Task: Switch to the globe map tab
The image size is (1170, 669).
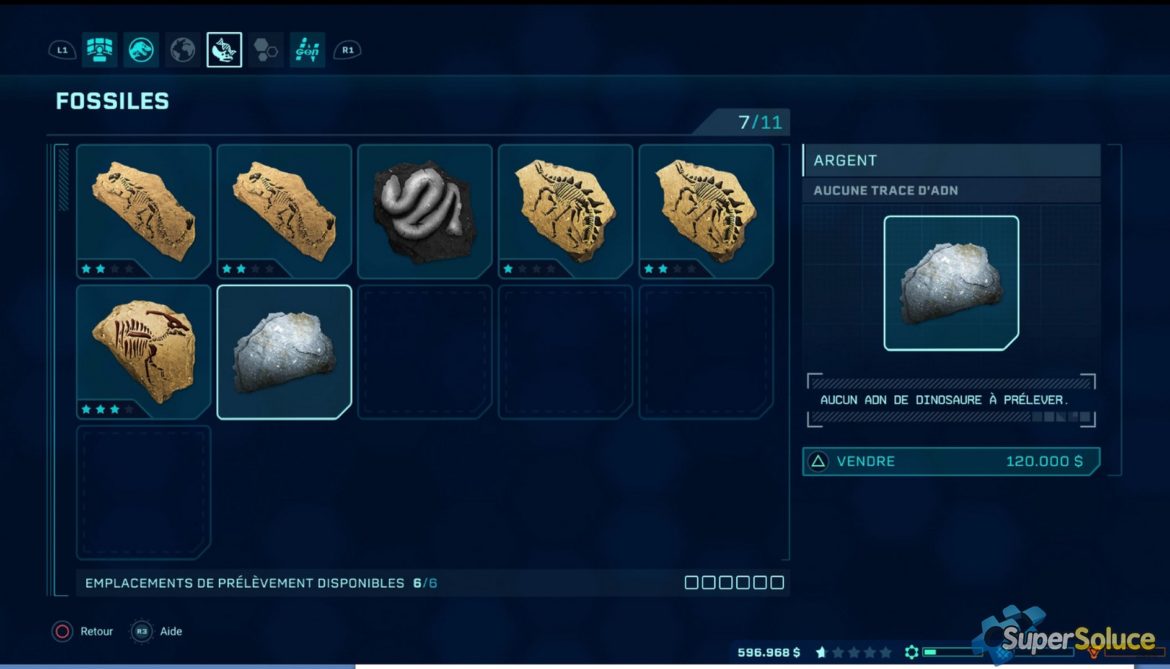Action: click(x=183, y=50)
